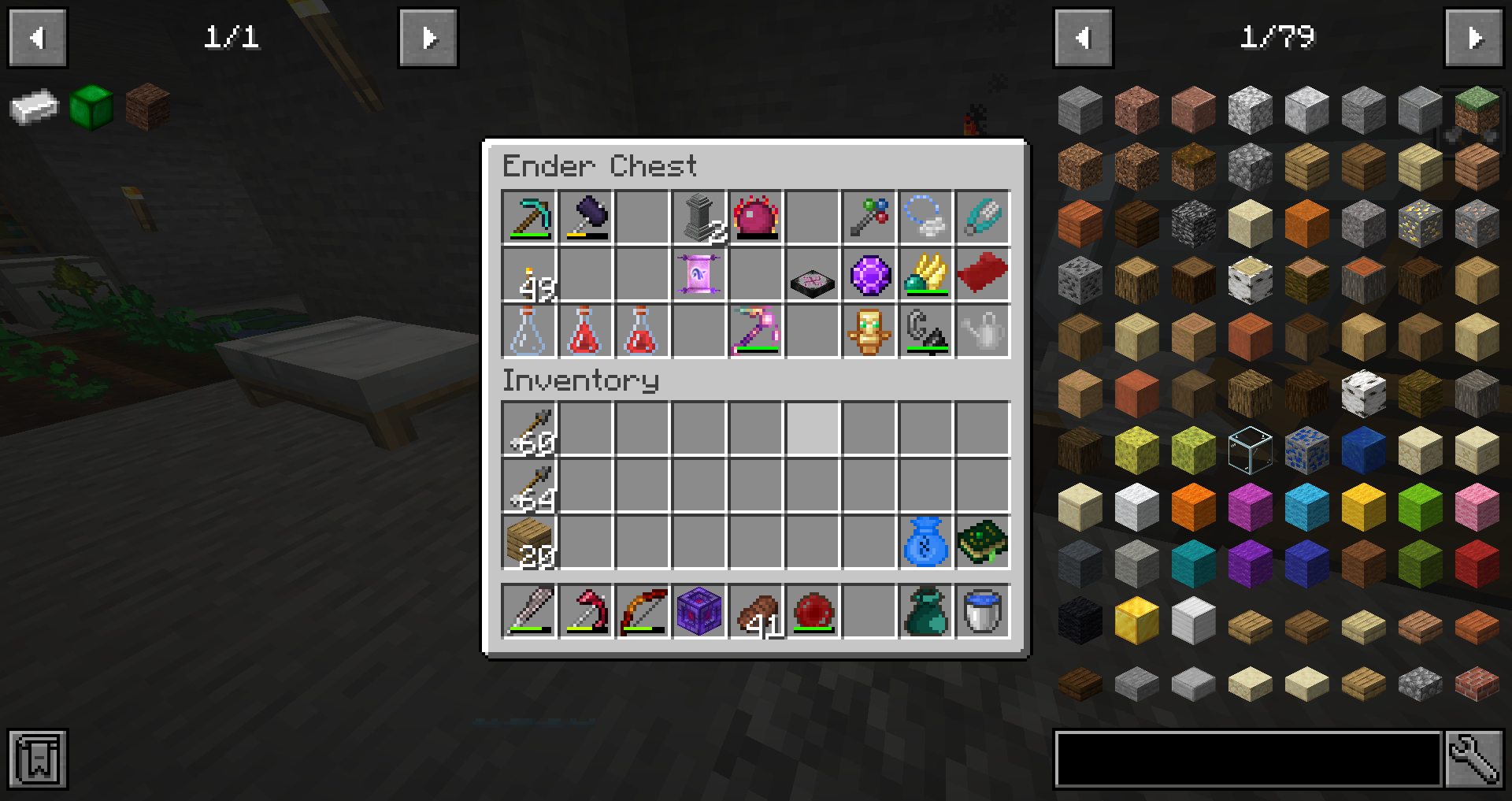Pick up the Totem of Undying
This screenshot has width=1512, height=801.
[x=868, y=331]
